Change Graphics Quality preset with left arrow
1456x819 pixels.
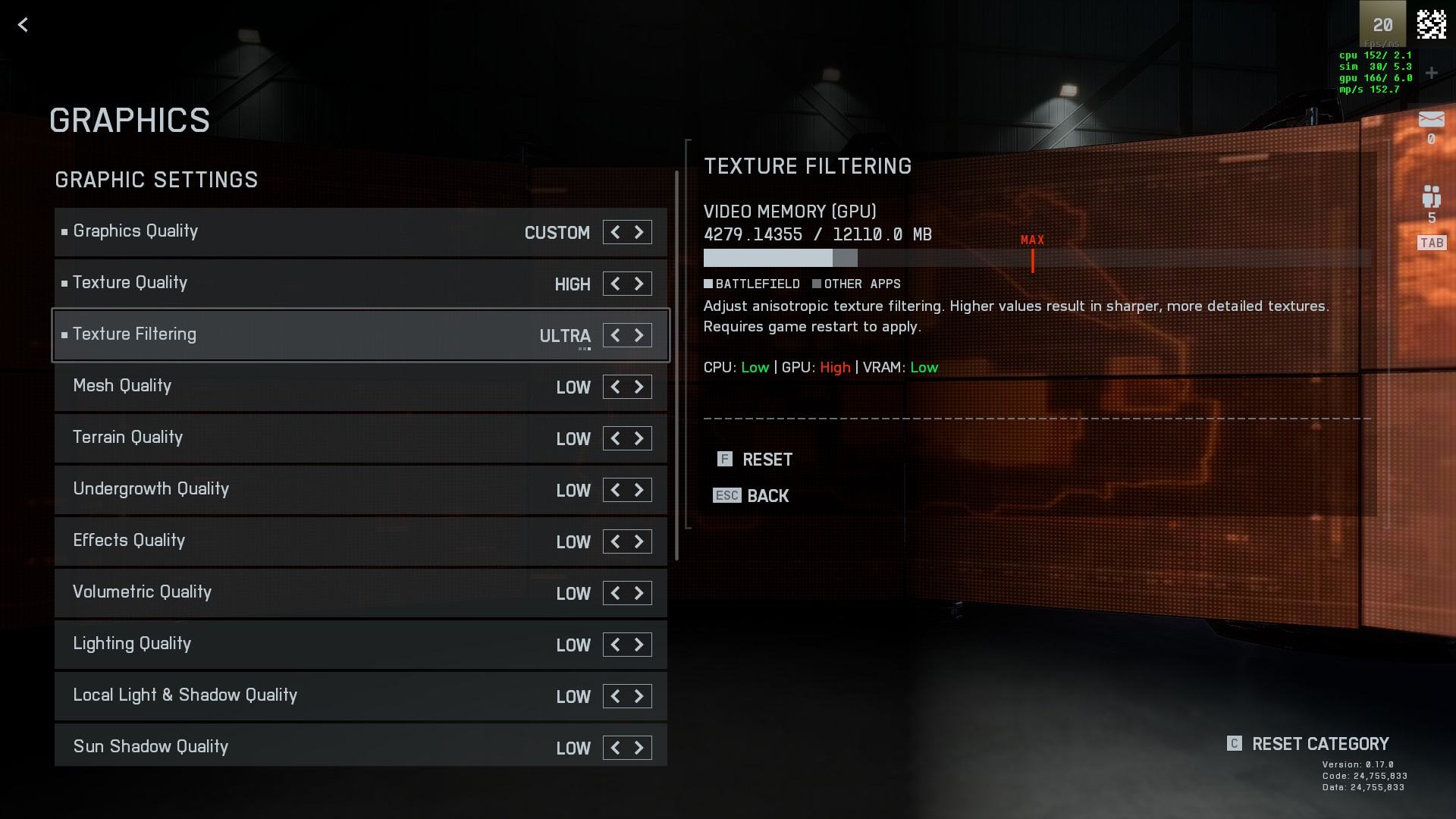pos(615,232)
